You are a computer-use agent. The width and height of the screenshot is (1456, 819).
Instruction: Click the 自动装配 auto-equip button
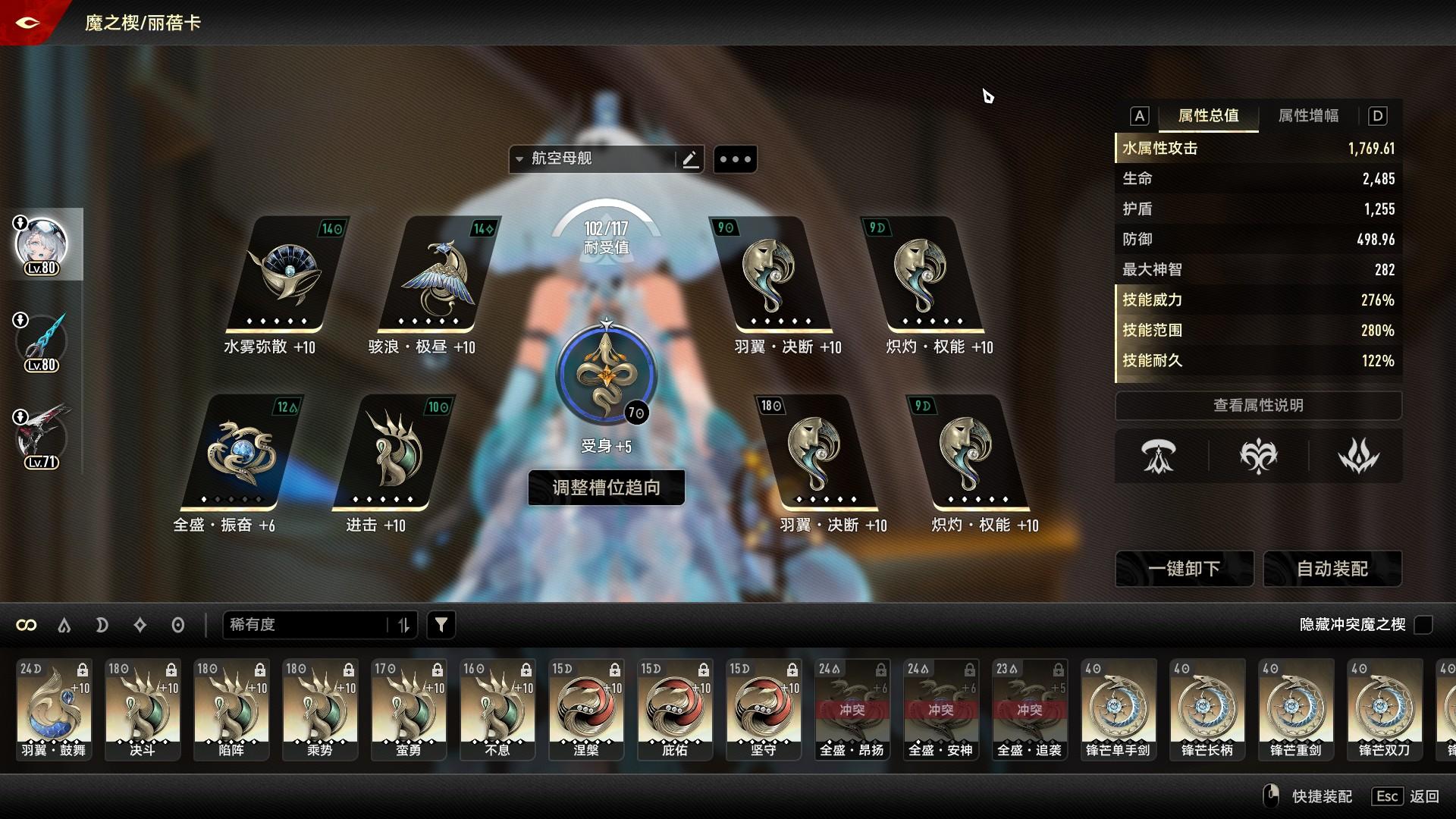point(1332,569)
